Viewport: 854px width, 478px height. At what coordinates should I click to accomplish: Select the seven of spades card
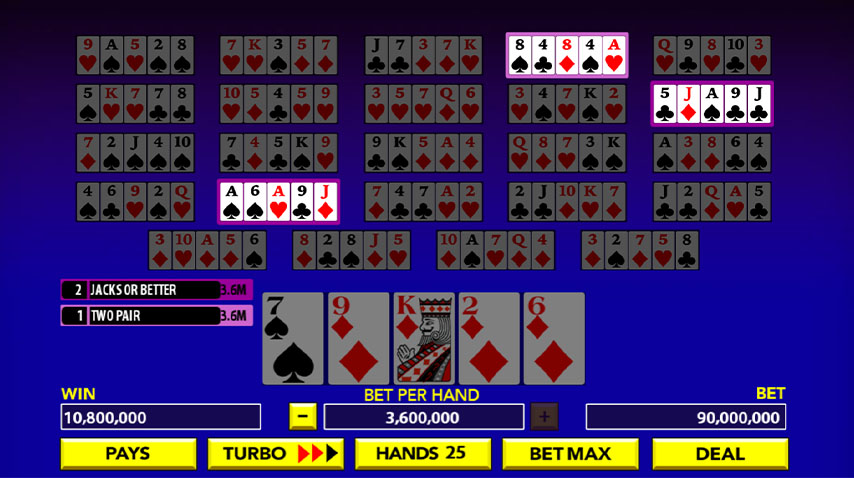click(x=293, y=339)
